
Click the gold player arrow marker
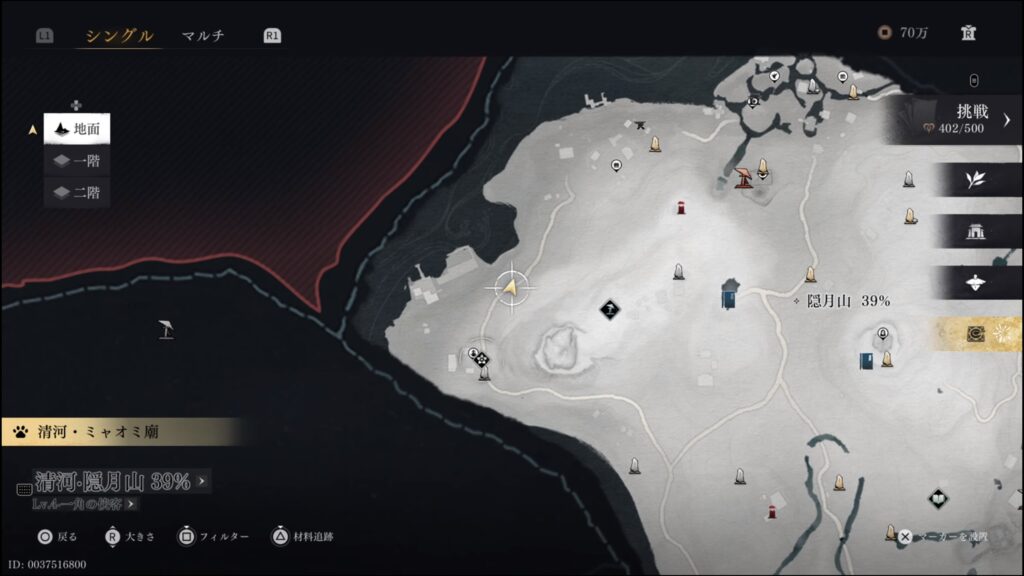[x=511, y=288]
